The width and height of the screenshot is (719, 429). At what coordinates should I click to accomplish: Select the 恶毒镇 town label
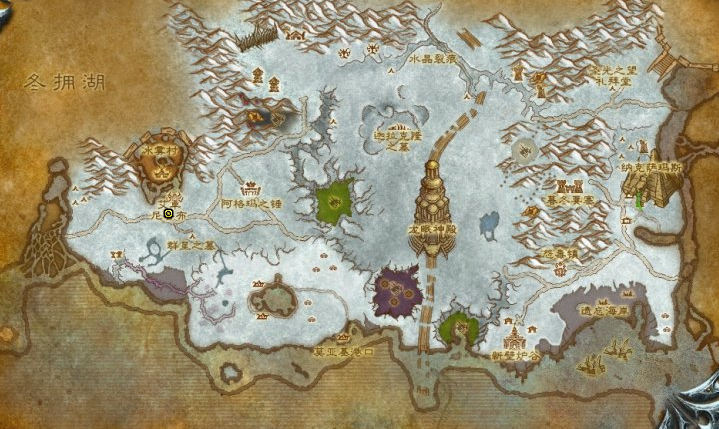(561, 256)
